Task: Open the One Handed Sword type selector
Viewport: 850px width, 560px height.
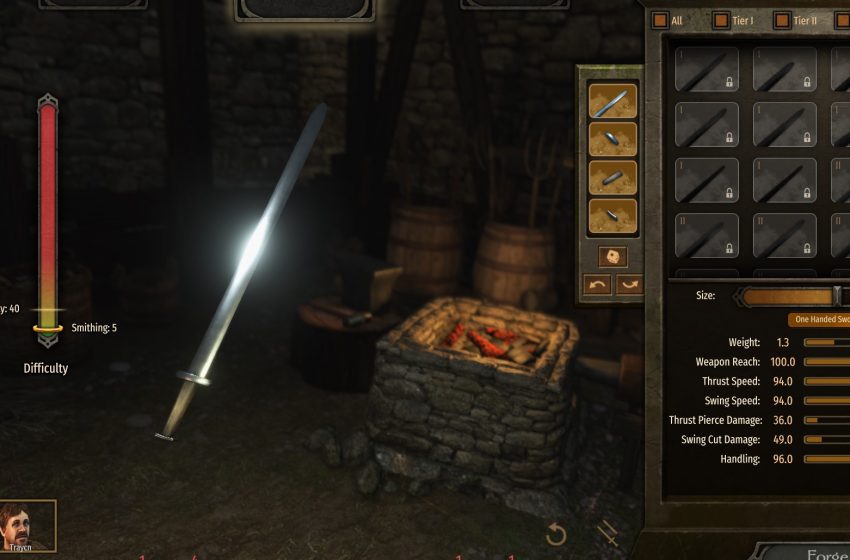Action: pyautogui.click(x=820, y=320)
